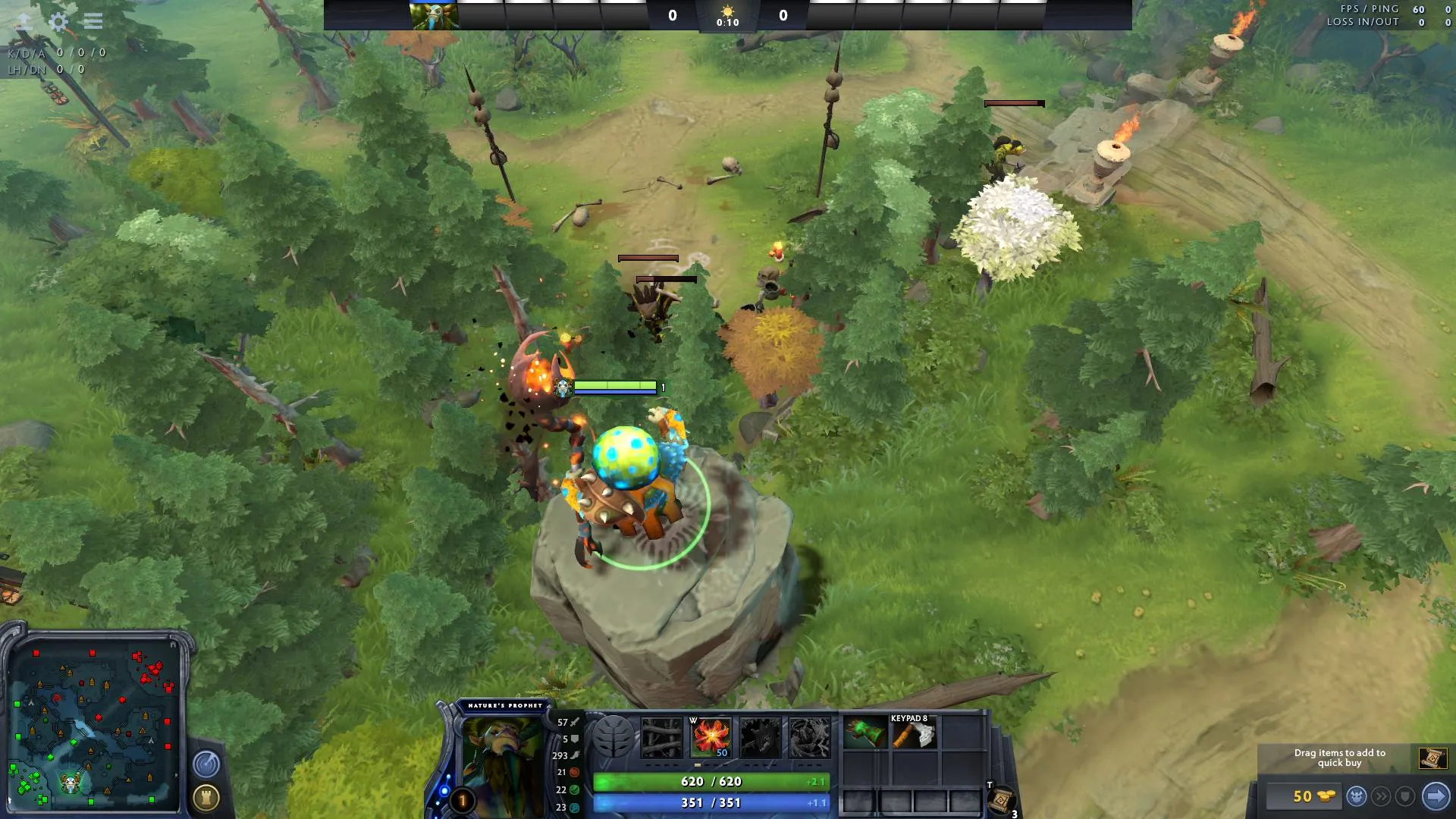This screenshot has width=1456, height=819.
Task: Click the courier deliver items arrow
Action: click(x=1436, y=796)
